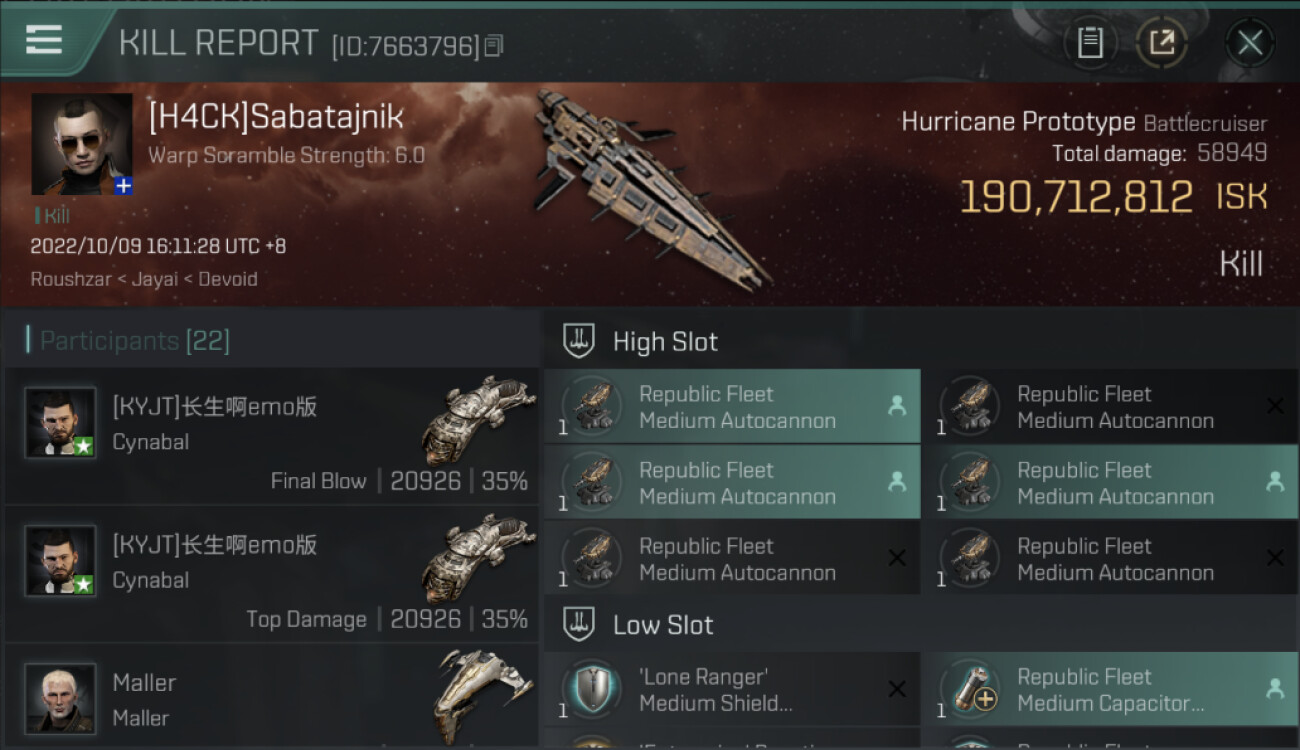Inspect Republic Fleet Medium Capacitor module
Viewport: 1300px width, 750px height.
point(1110,689)
